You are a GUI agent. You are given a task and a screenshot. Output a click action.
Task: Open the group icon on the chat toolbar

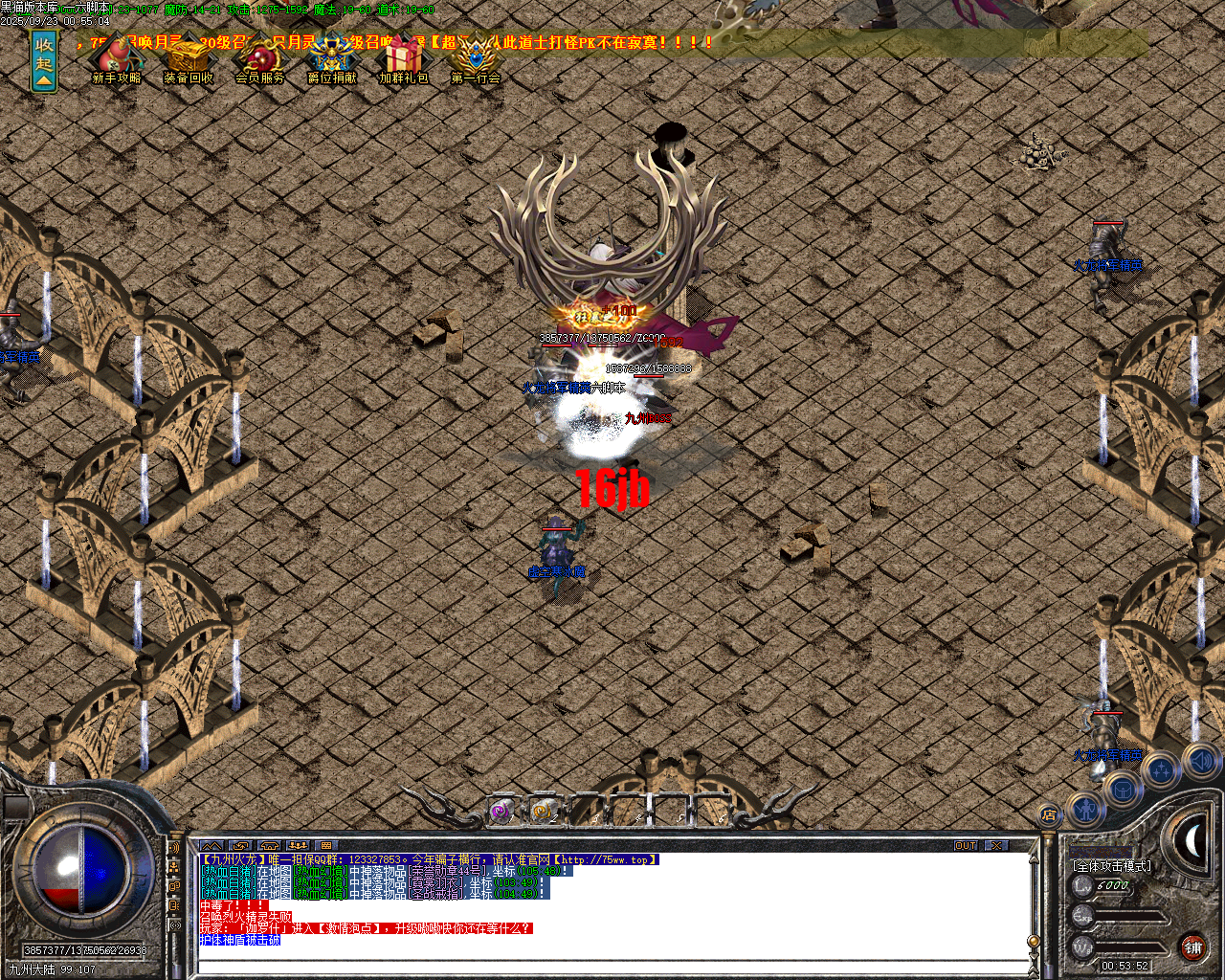[x=299, y=846]
